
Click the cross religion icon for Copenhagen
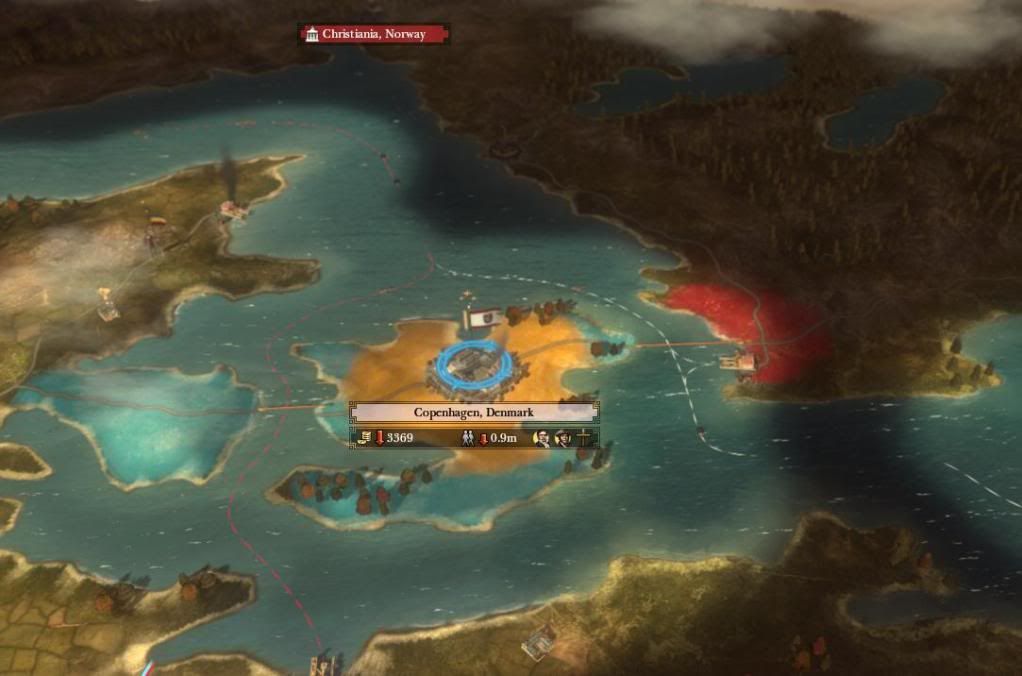coord(584,438)
